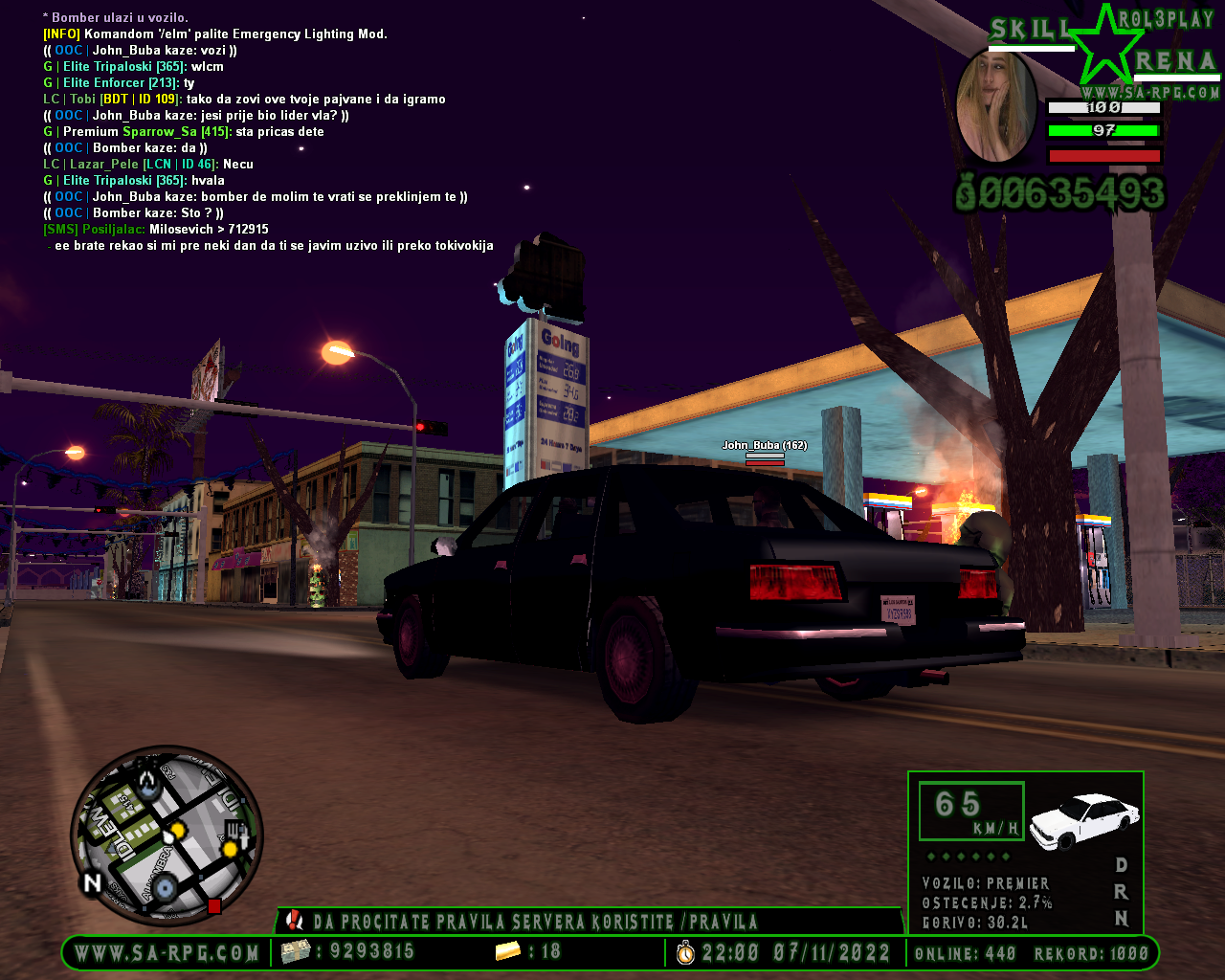1225x980 pixels.
Task: Toggle the first green diamond seat indicator
Action: [x=931, y=857]
